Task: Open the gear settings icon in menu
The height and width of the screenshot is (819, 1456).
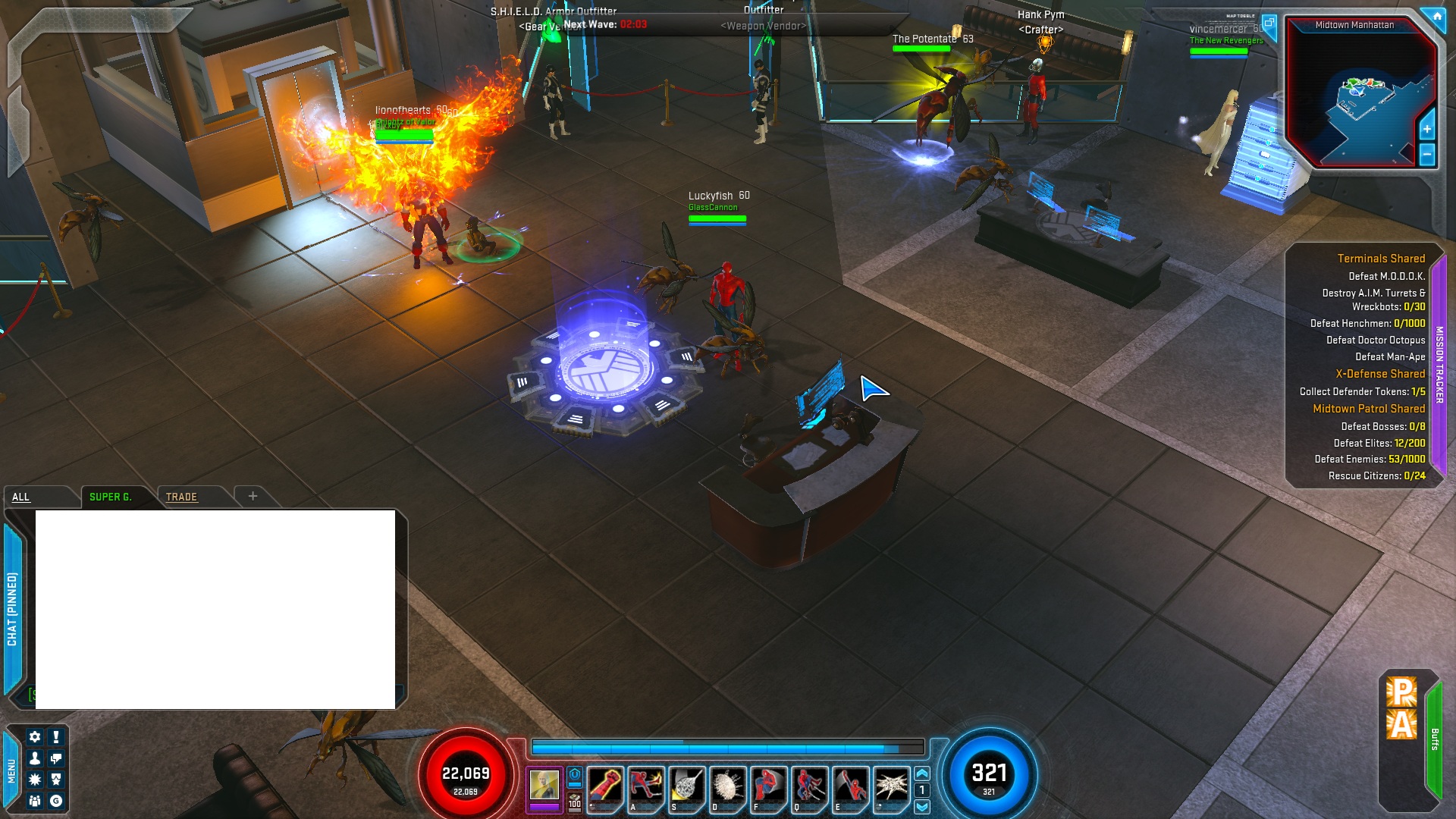Action: [x=35, y=736]
